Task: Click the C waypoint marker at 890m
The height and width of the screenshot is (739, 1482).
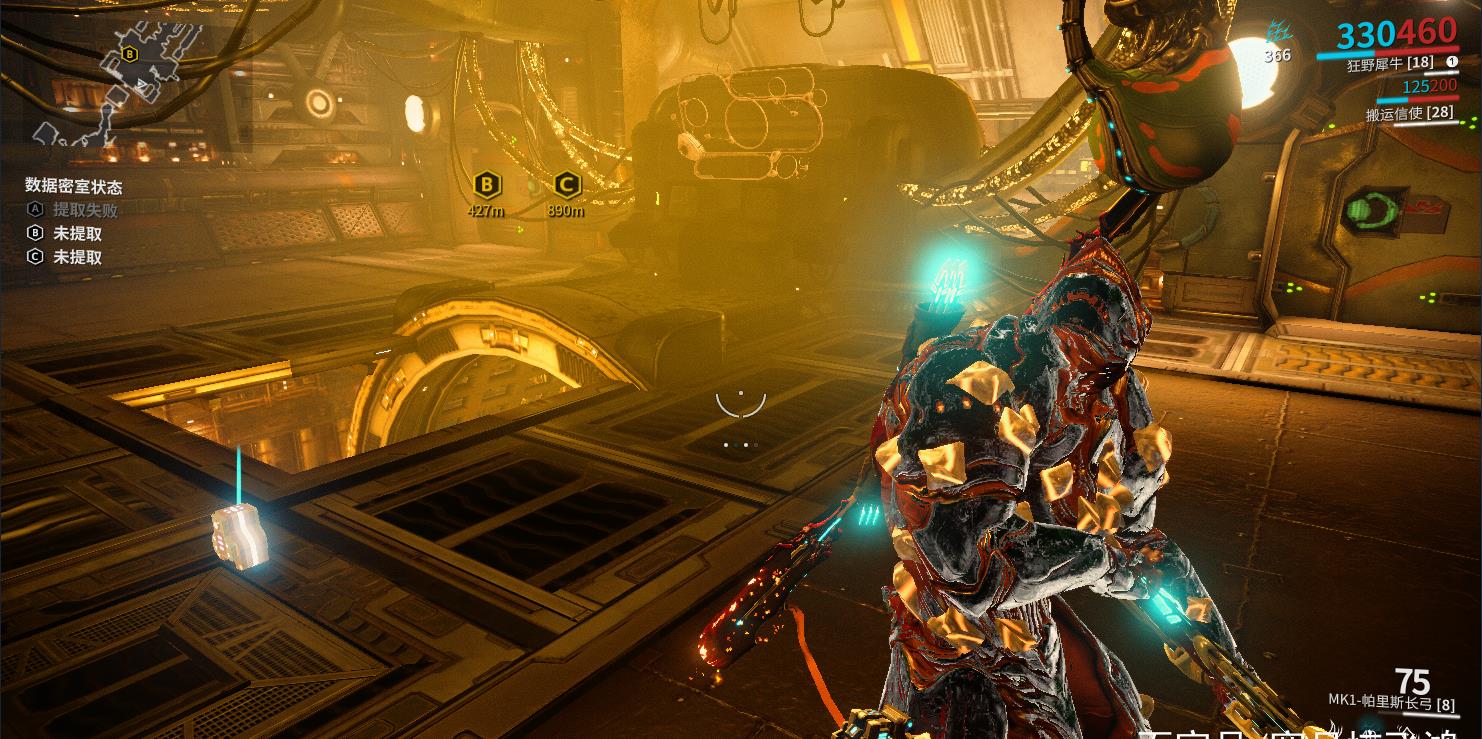Action: (566, 185)
